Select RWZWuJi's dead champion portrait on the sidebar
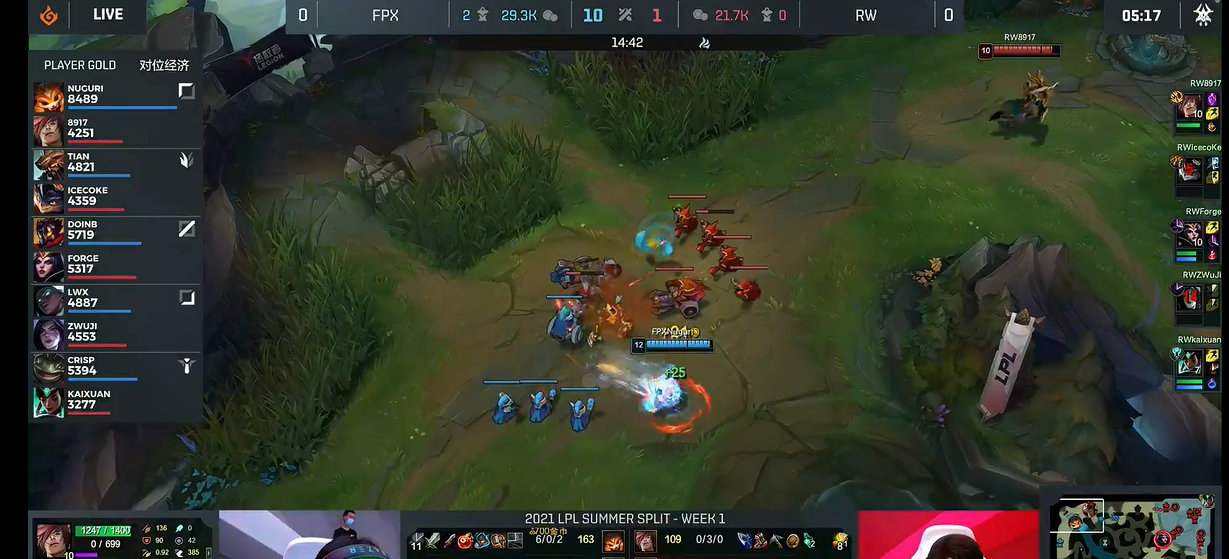1229x559 pixels. (1188, 300)
